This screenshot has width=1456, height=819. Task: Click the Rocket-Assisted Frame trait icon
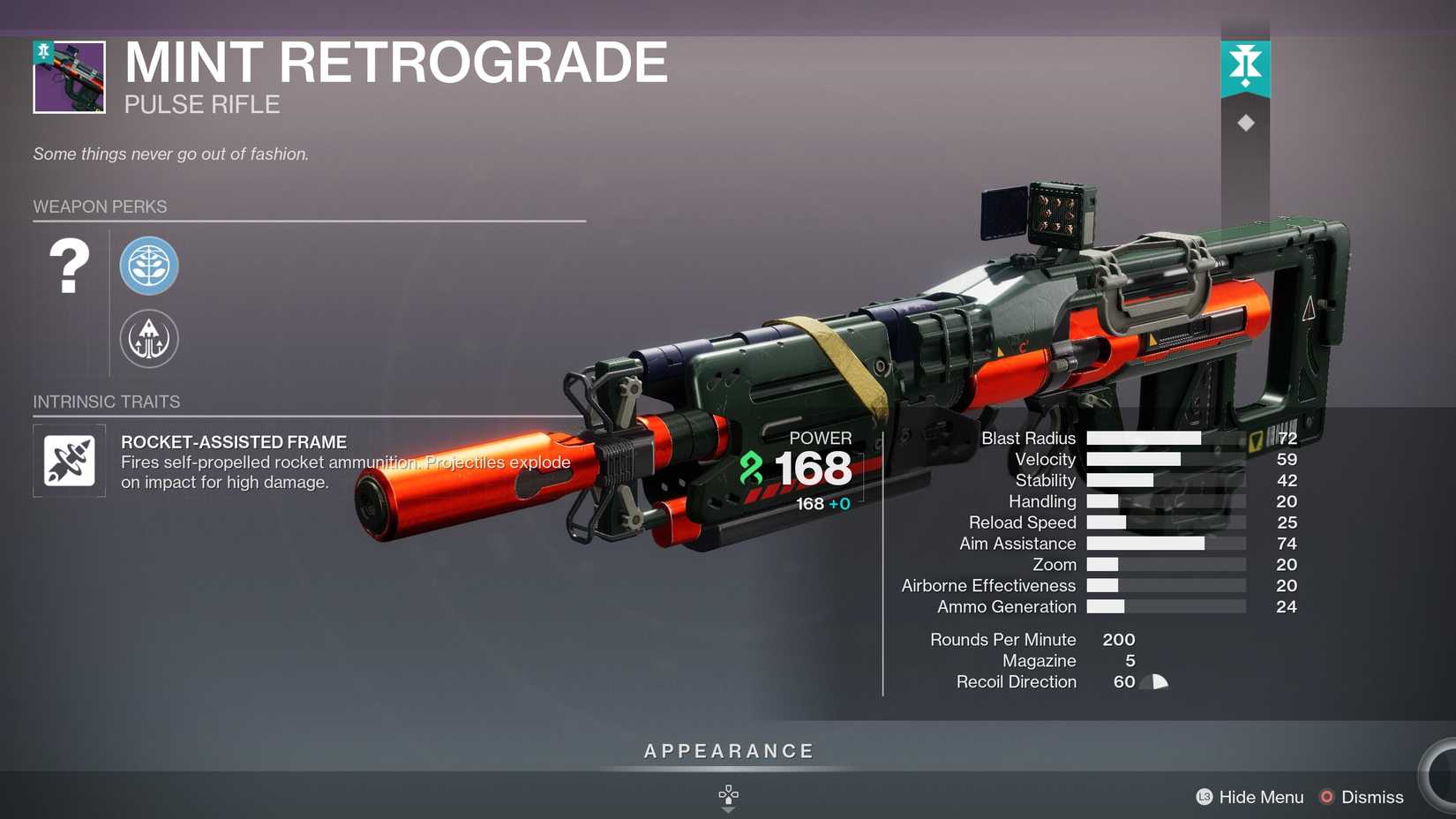pyautogui.click(x=69, y=460)
